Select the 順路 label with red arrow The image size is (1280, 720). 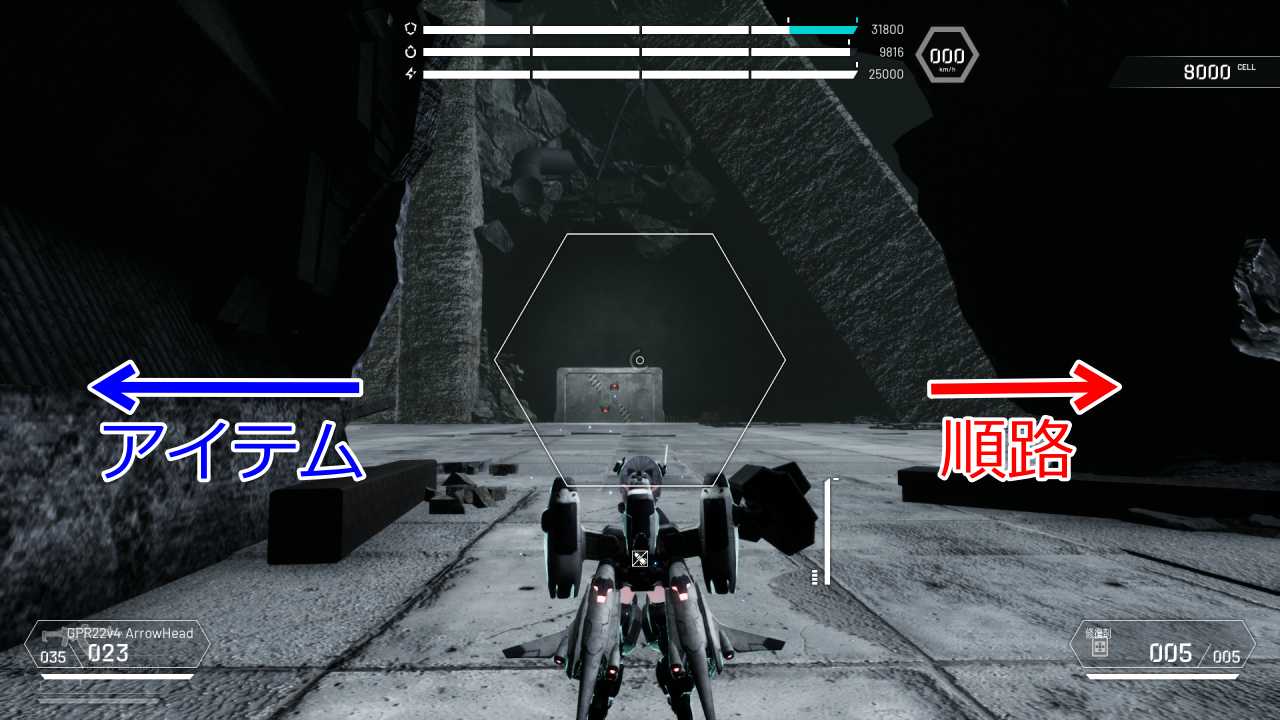(1006, 448)
